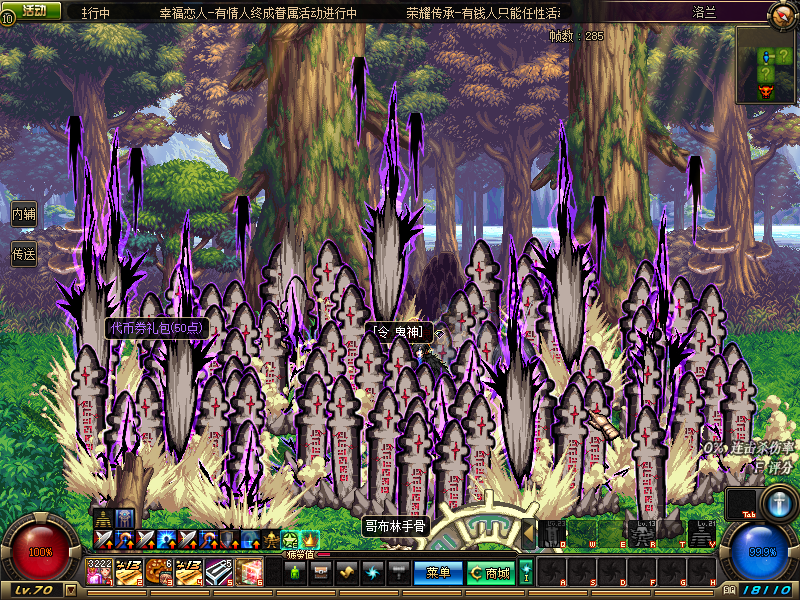Use the silver item in quick slot 5

point(218,571)
